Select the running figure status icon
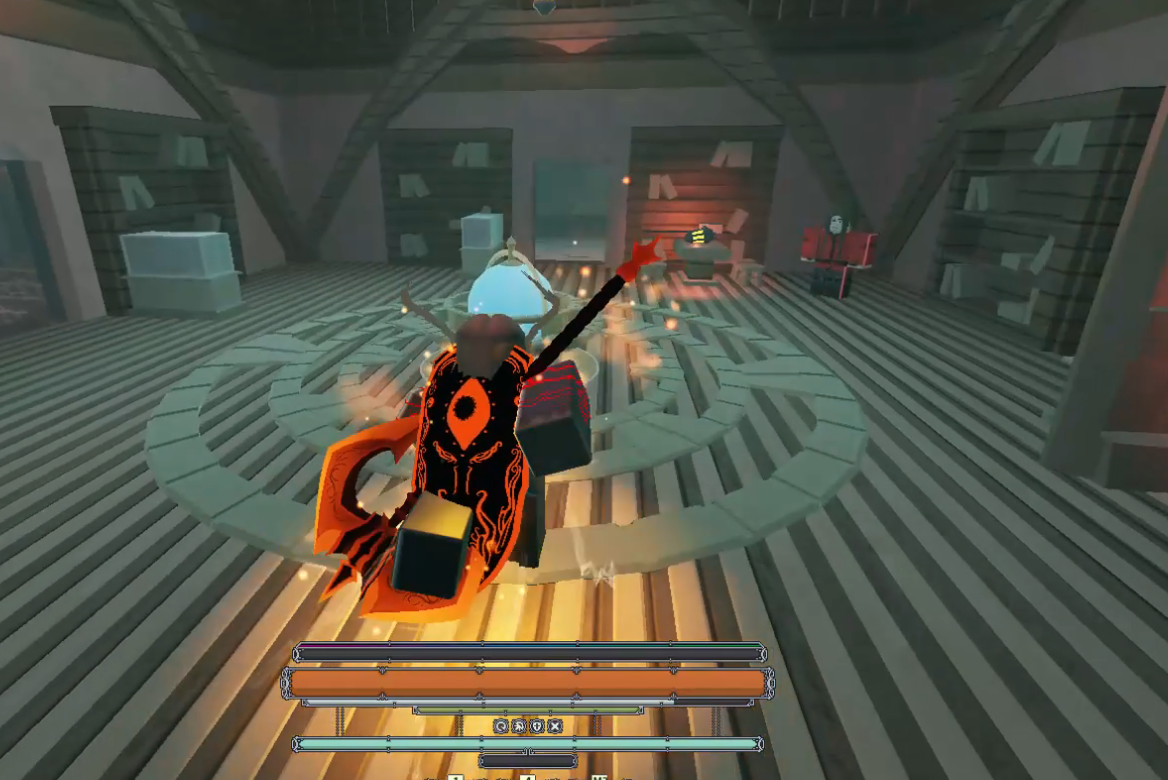The height and width of the screenshot is (780, 1168). [x=519, y=726]
